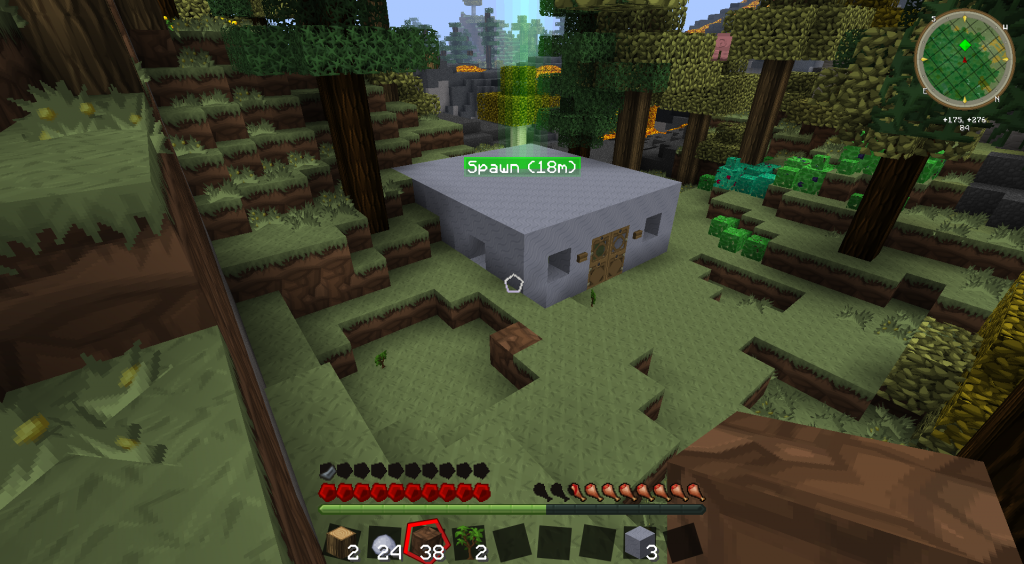This screenshot has height=564, width=1024.
Task: Select the snowball stack of 24
Action: (x=385, y=543)
